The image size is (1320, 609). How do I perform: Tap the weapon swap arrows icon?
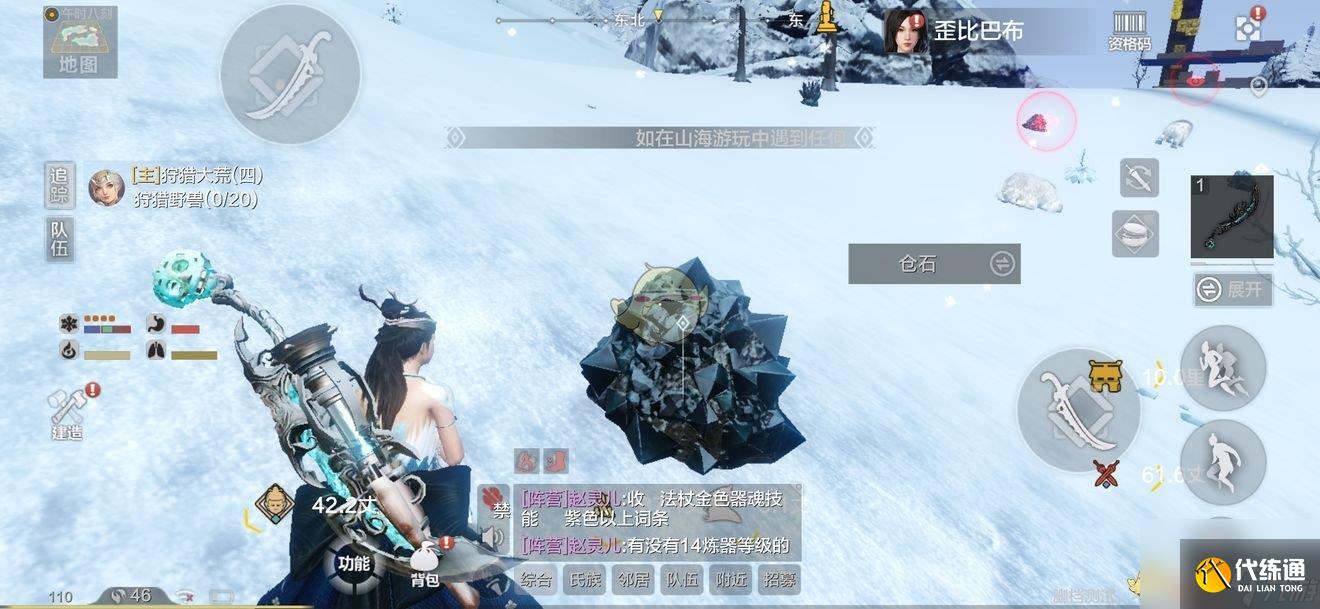pos(1139,178)
